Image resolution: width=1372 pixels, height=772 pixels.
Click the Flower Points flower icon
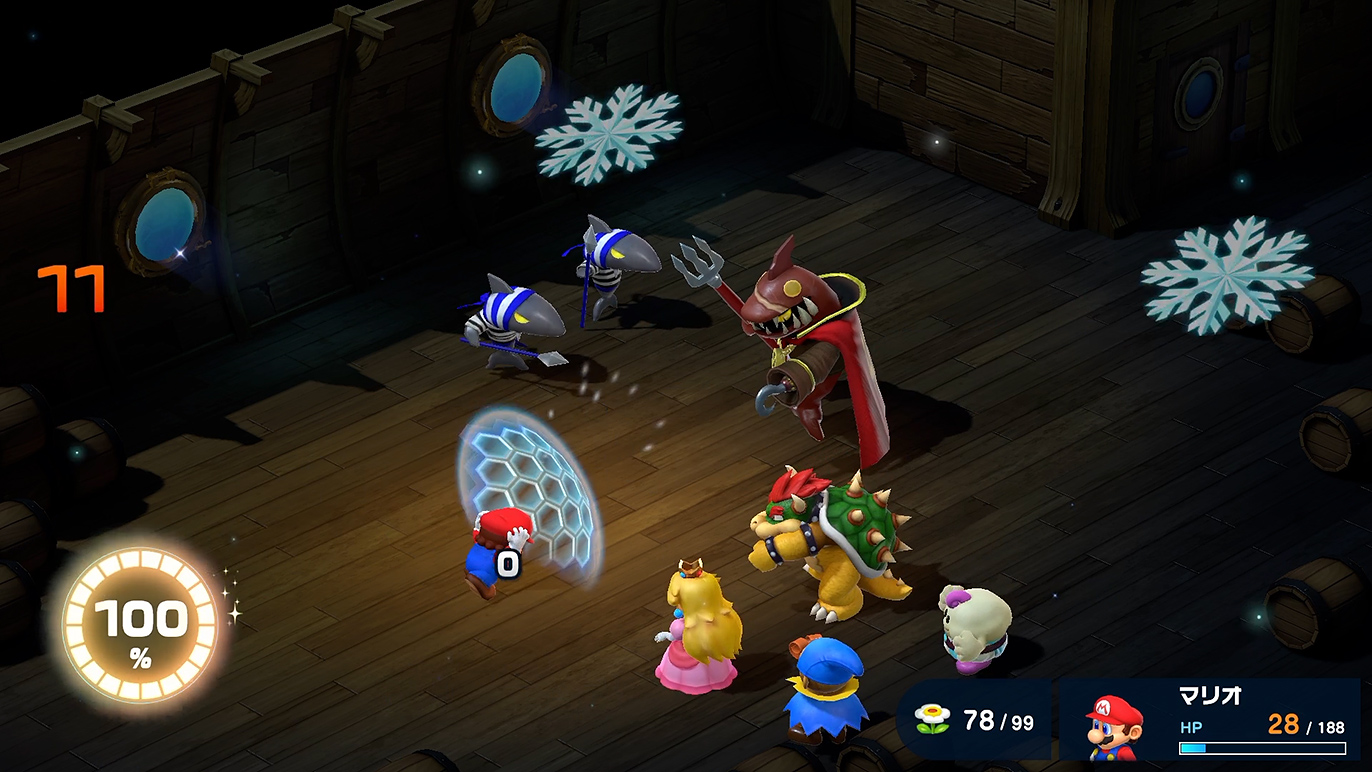934,720
